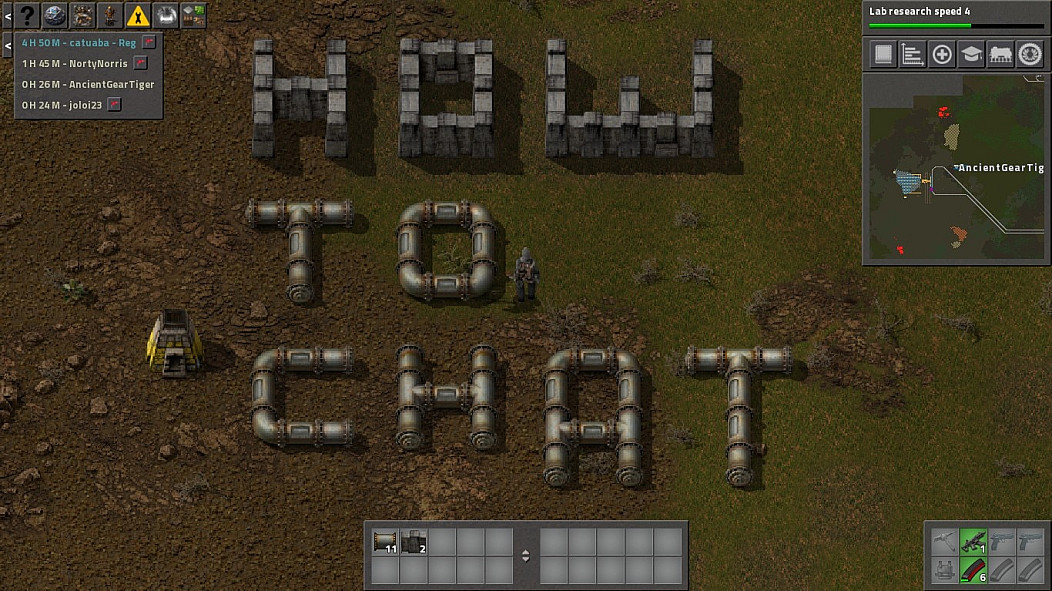The image size is (1052, 591).
Task: Open the production statistics graph button
Action: point(912,54)
